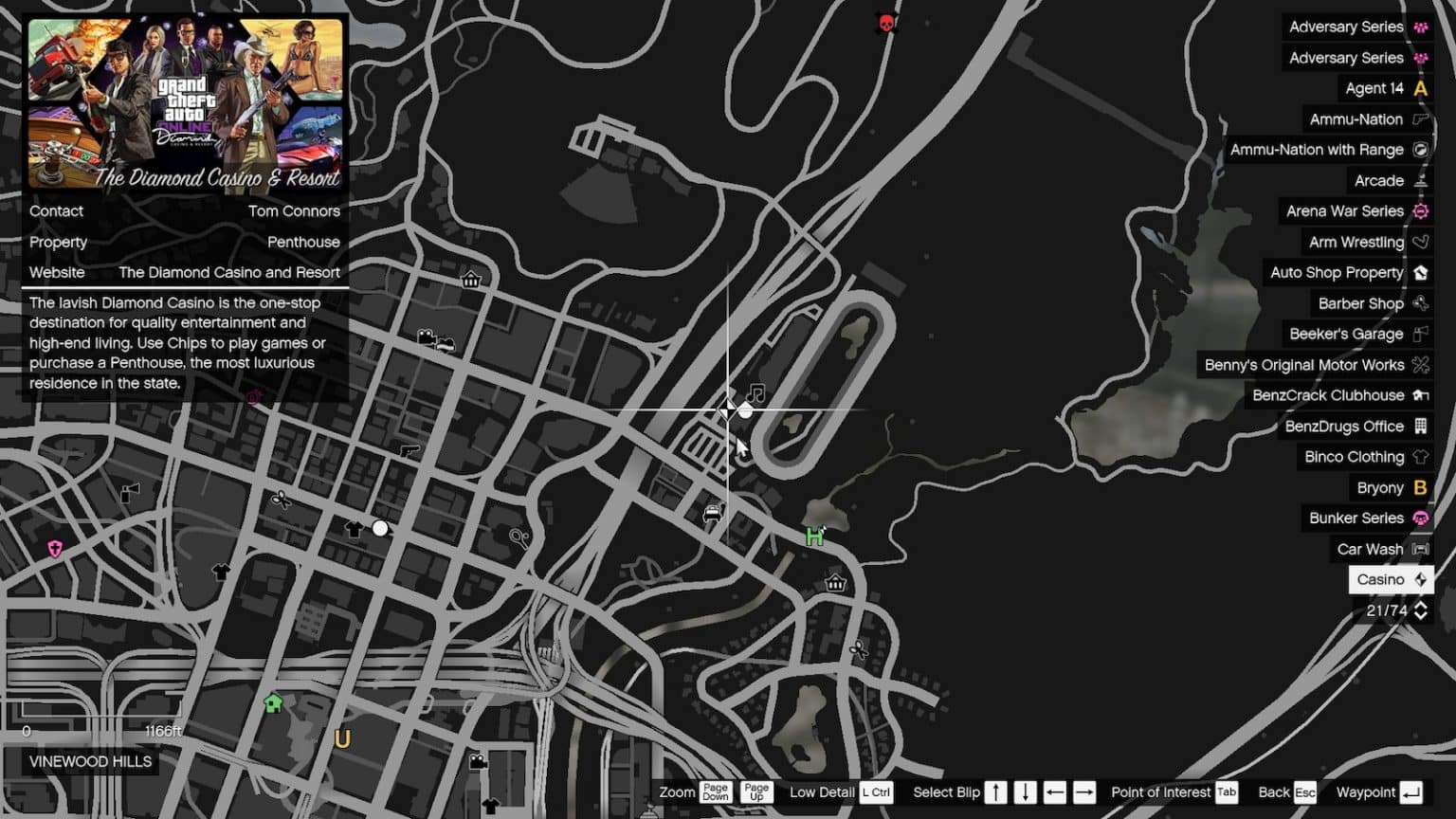1456x819 pixels.
Task: Click the Ammu-Nation pistol icon in the legend
Action: [x=1419, y=118]
